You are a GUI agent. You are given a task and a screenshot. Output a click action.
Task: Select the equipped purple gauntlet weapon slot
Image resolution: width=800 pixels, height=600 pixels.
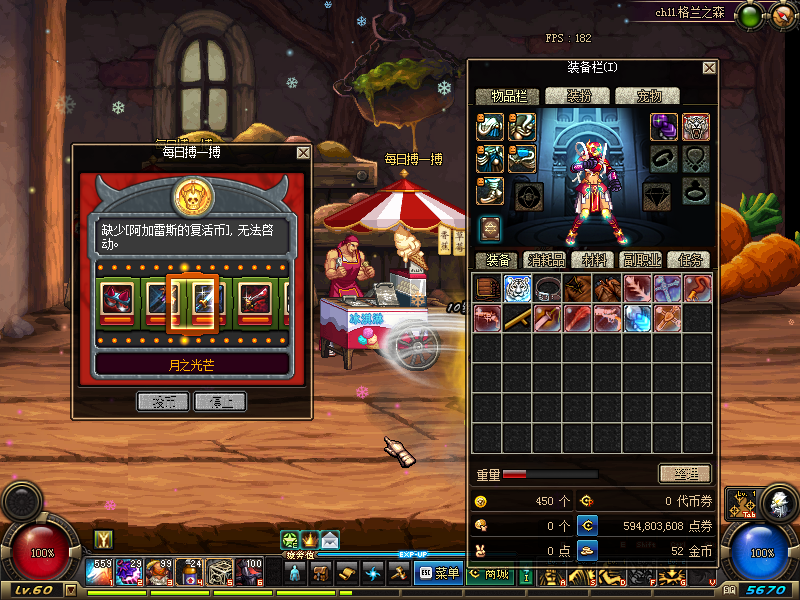coord(665,127)
